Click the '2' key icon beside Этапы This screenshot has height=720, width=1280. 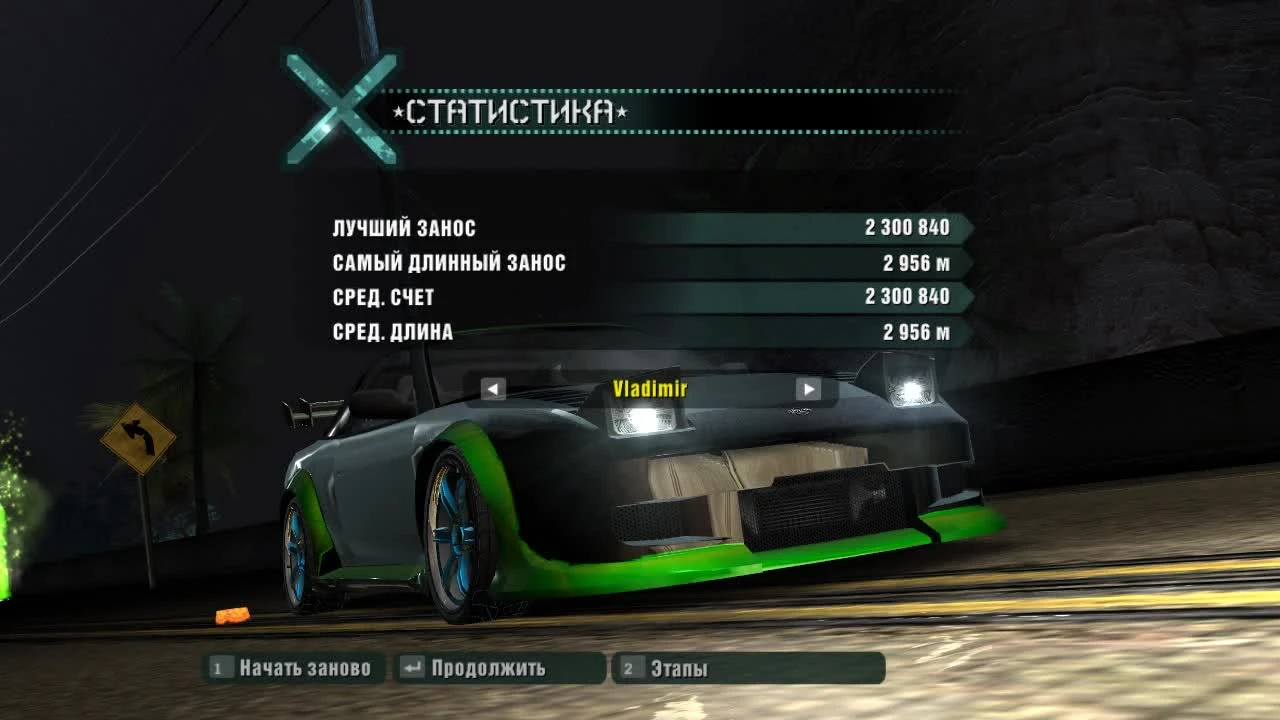coord(629,669)
